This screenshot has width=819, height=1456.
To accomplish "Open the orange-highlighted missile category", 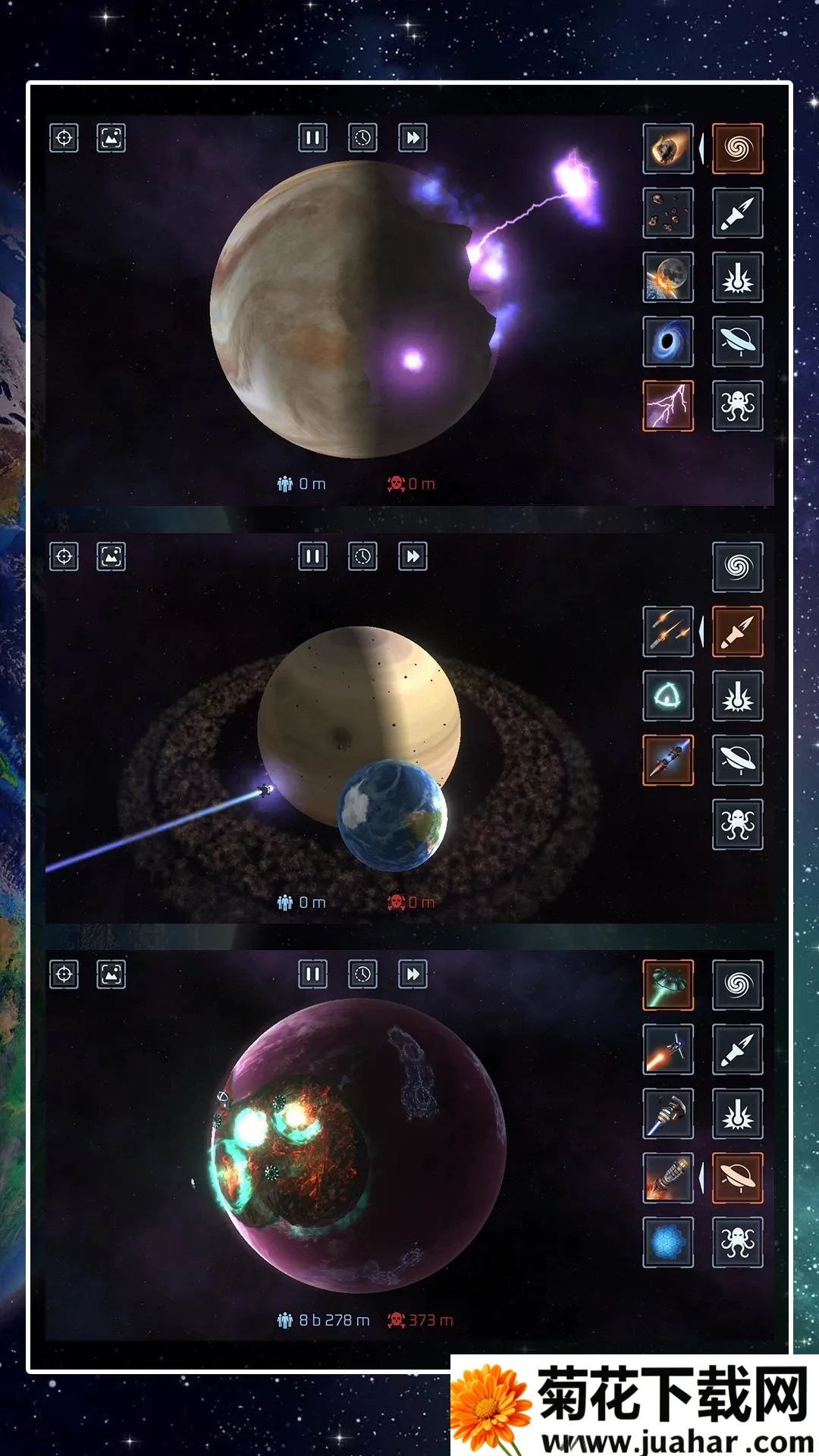I will pos(737,631).
